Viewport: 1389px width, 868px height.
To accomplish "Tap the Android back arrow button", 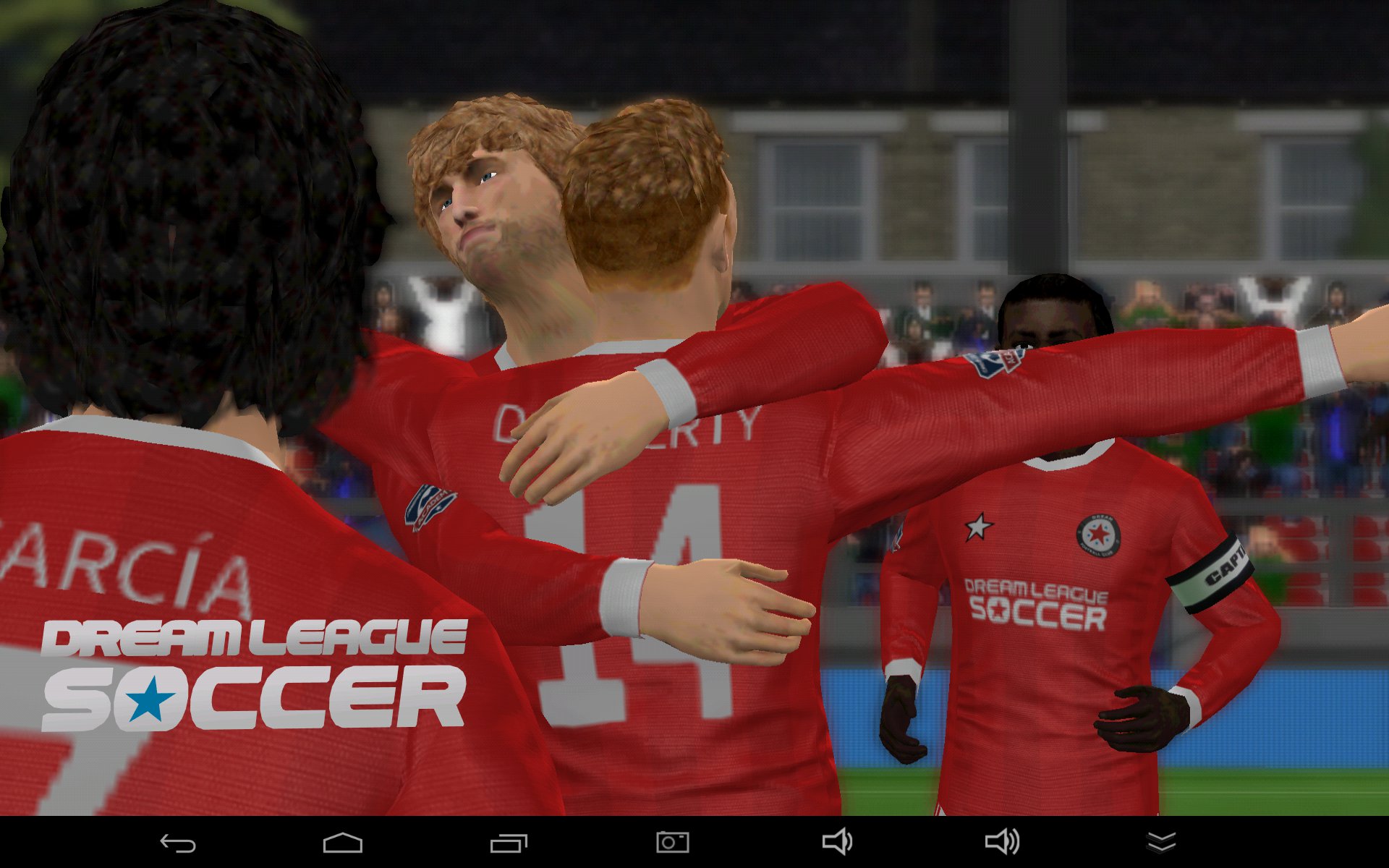I will [x=178, y=843].
